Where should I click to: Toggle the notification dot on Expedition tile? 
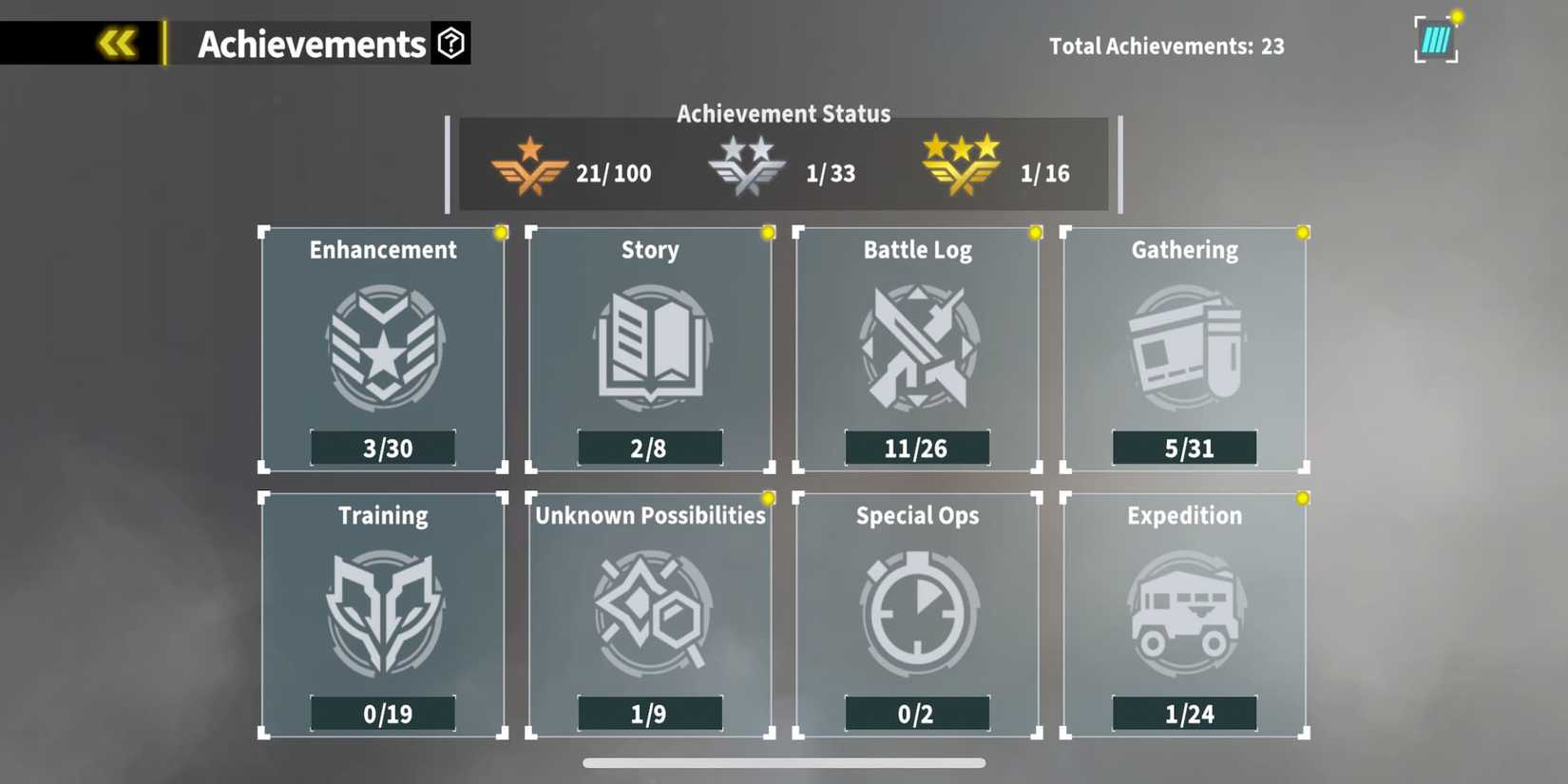coord(1303,497)
